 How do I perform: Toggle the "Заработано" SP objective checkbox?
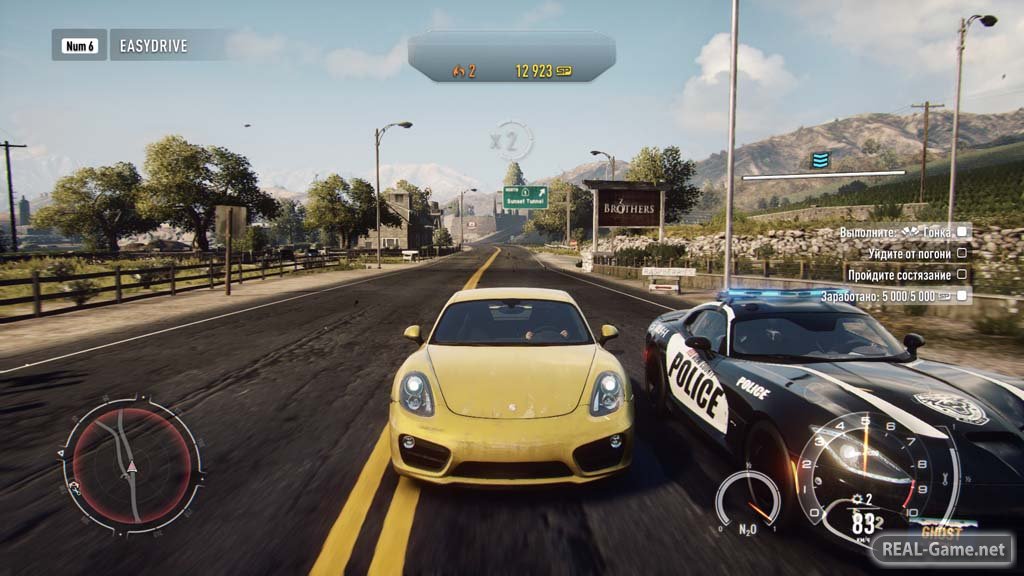tap(962, 295)
